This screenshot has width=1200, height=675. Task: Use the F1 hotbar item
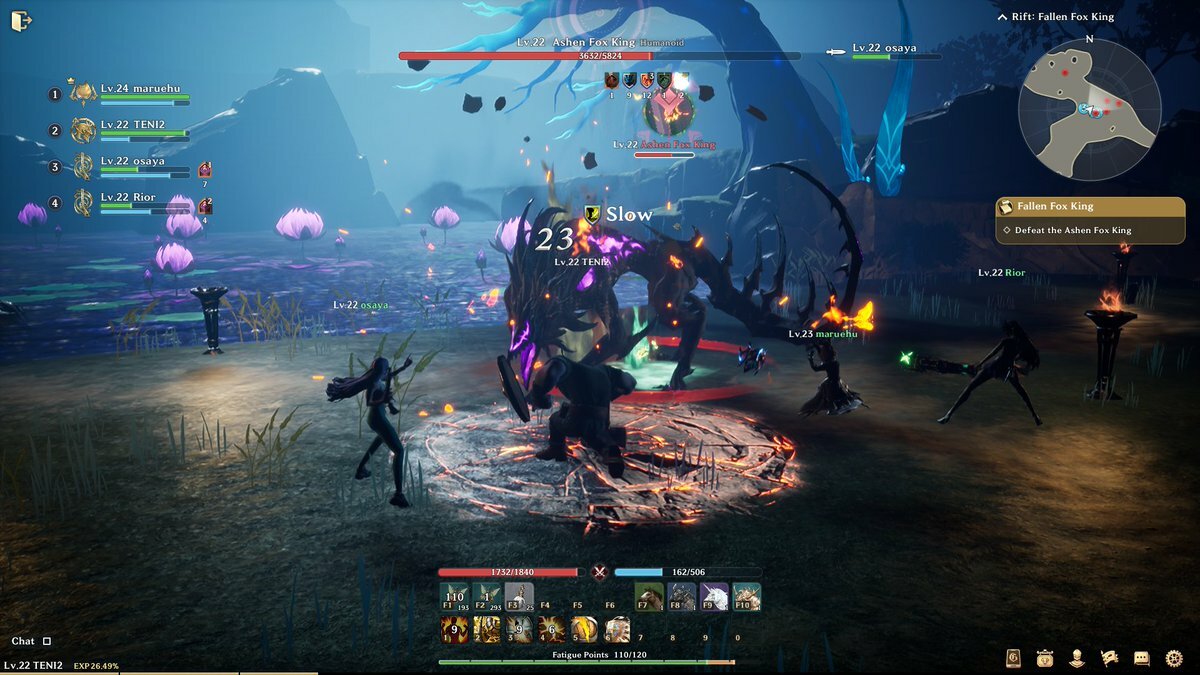tap(455, 597)
